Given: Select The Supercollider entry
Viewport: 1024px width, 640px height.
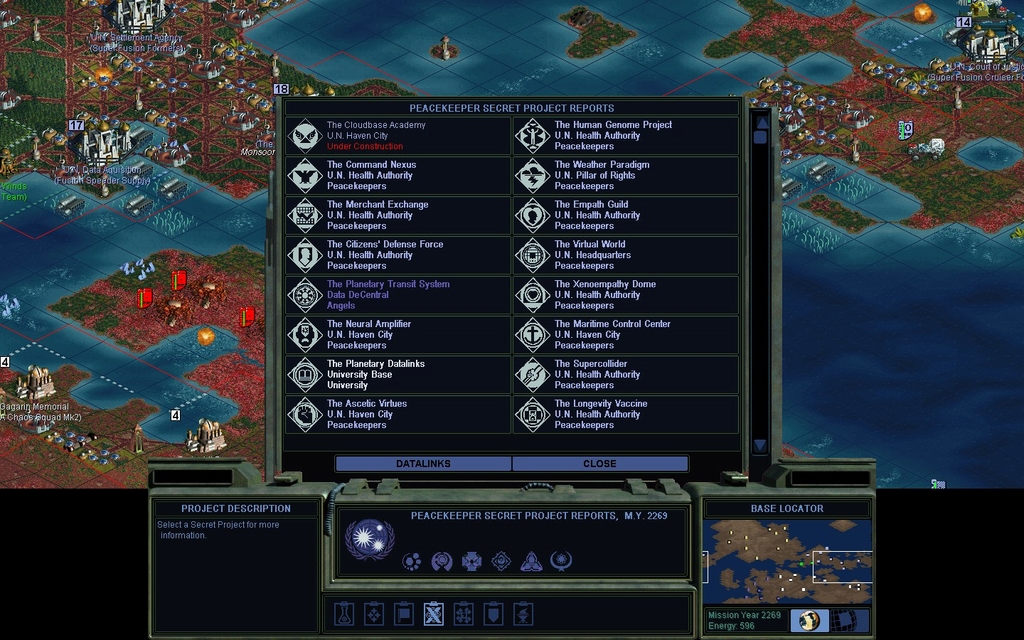Looking at the screenshot, I should (x=626, y=375).
